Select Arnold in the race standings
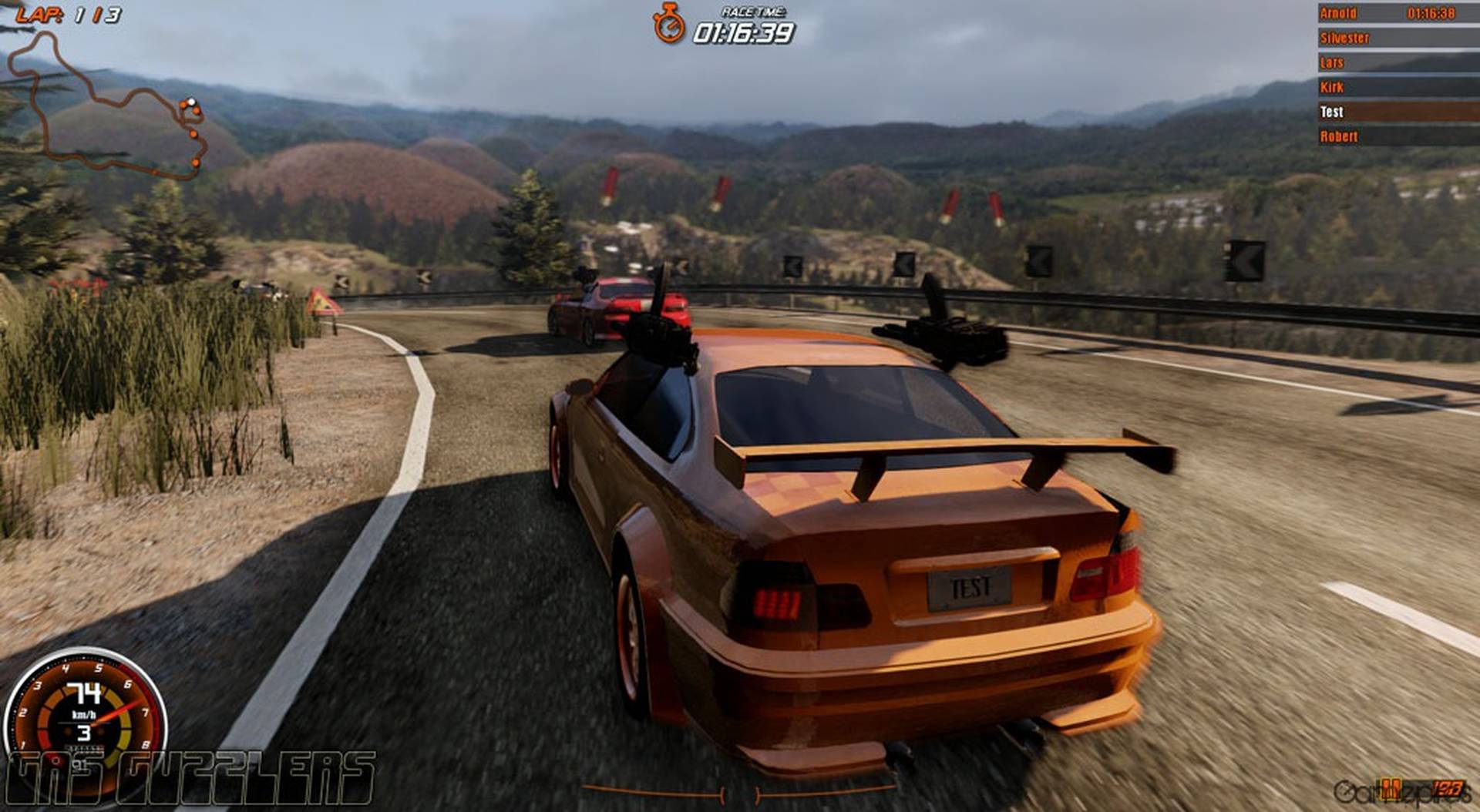Image resolution: width=1480 pixels, height=812 pixels. coord(1397,13)
